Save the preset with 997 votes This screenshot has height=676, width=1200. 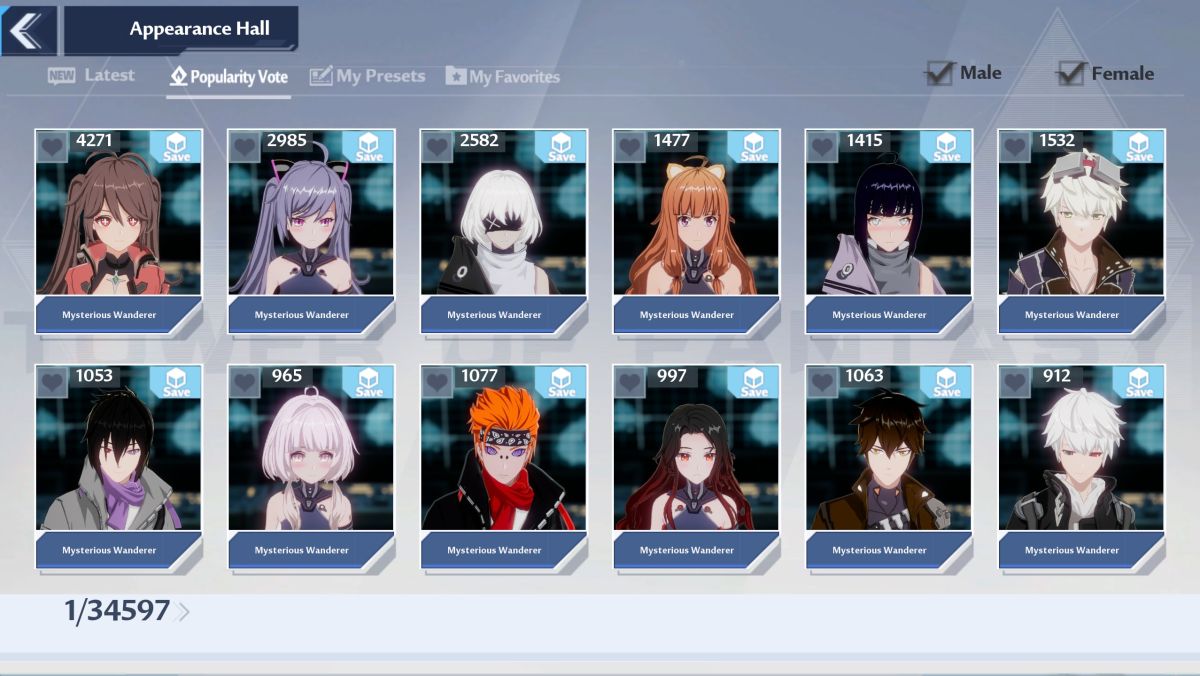tap(754, 382)
